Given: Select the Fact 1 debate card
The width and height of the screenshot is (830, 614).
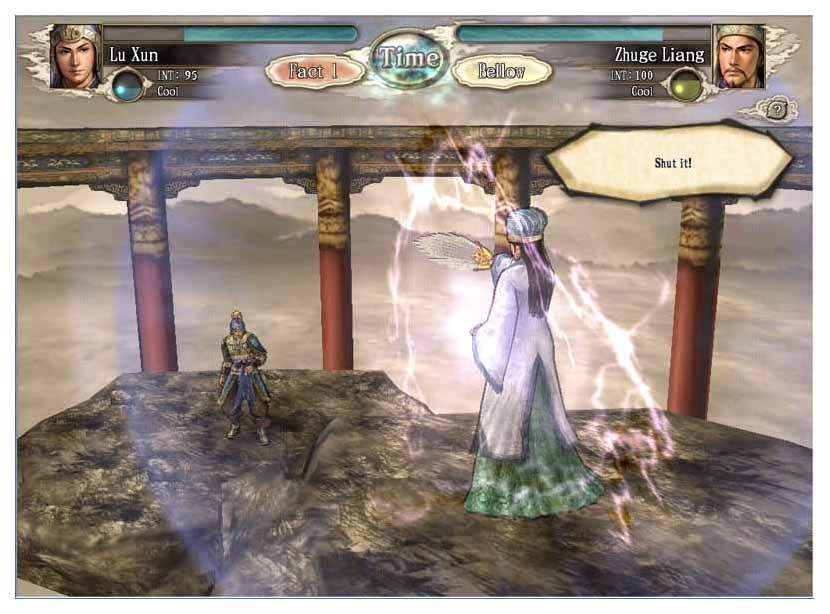Looking at the screenshot, I should click(313, 71).
